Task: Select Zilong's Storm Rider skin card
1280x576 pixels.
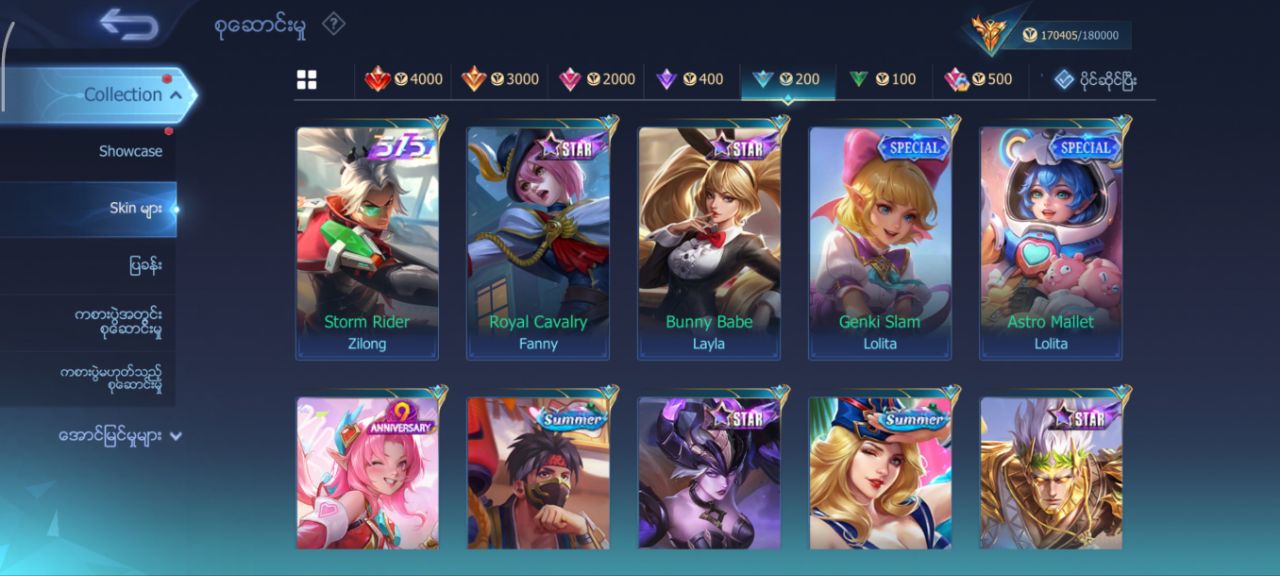Action: 367,242
